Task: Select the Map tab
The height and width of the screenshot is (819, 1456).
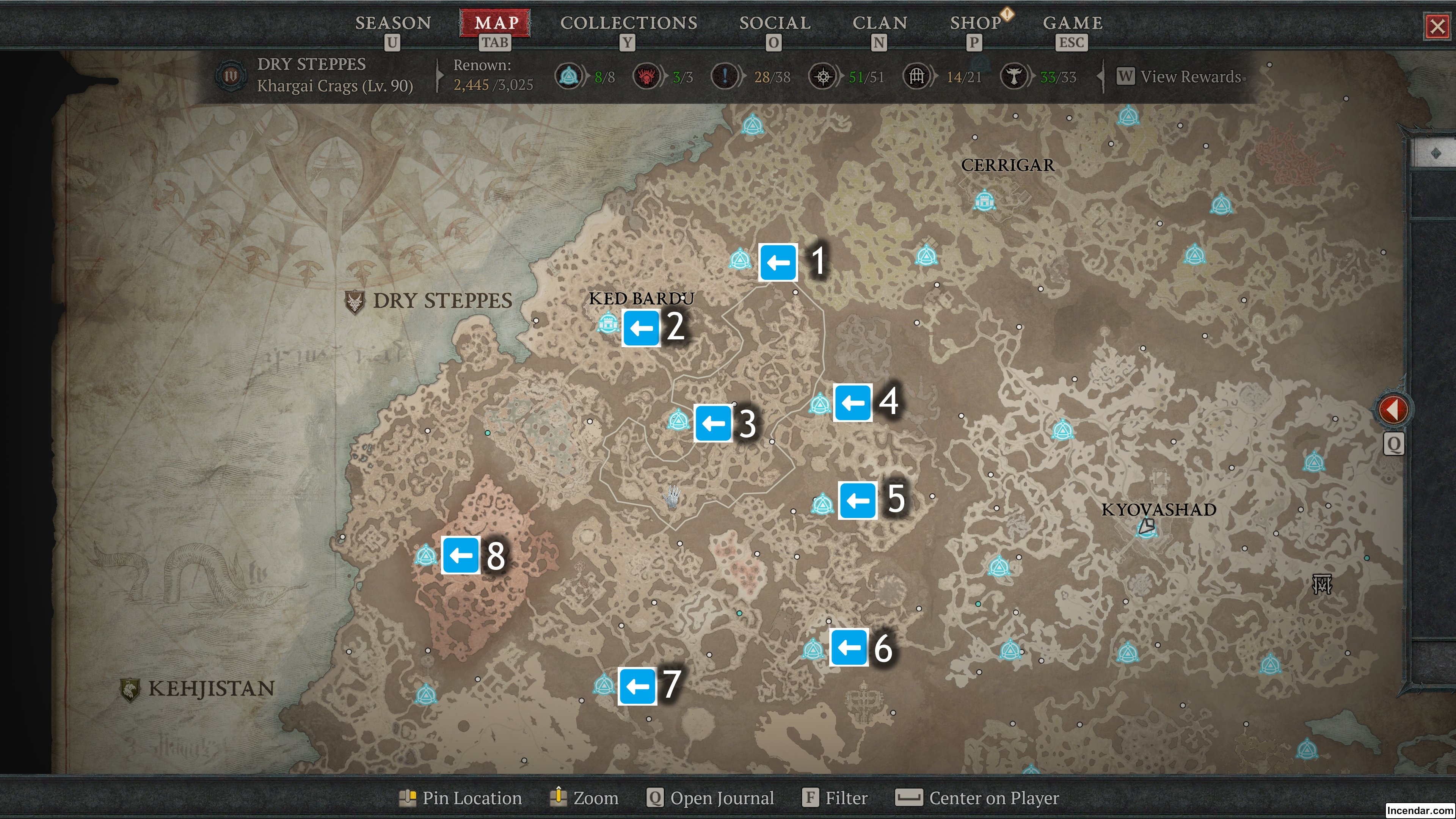Action: coord(496,23)
